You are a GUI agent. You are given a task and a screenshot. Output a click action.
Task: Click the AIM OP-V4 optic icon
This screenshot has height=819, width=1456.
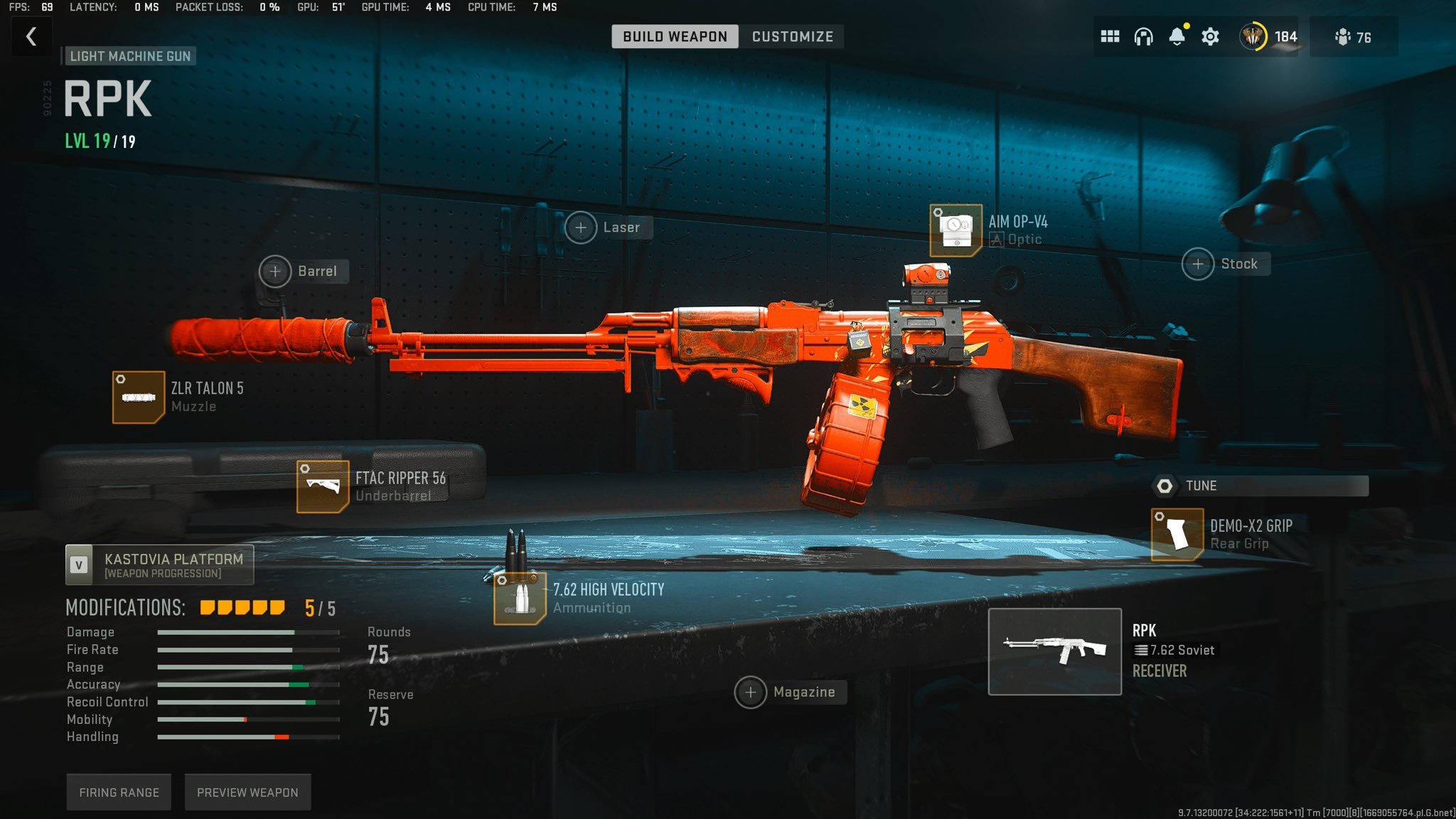click(x=955, y=229)
